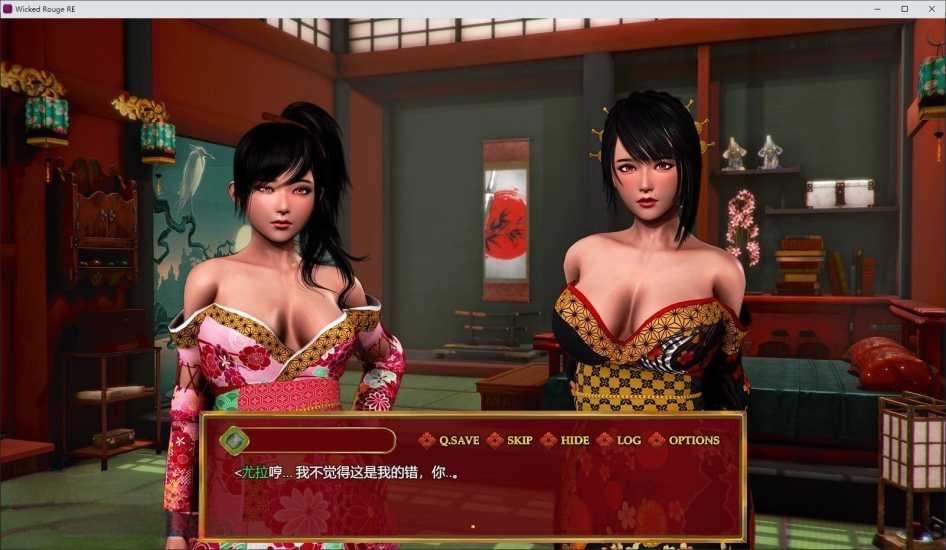This screenshot has height=550, width=946.
Task: Minimize the game window
Action: (876, 9)
